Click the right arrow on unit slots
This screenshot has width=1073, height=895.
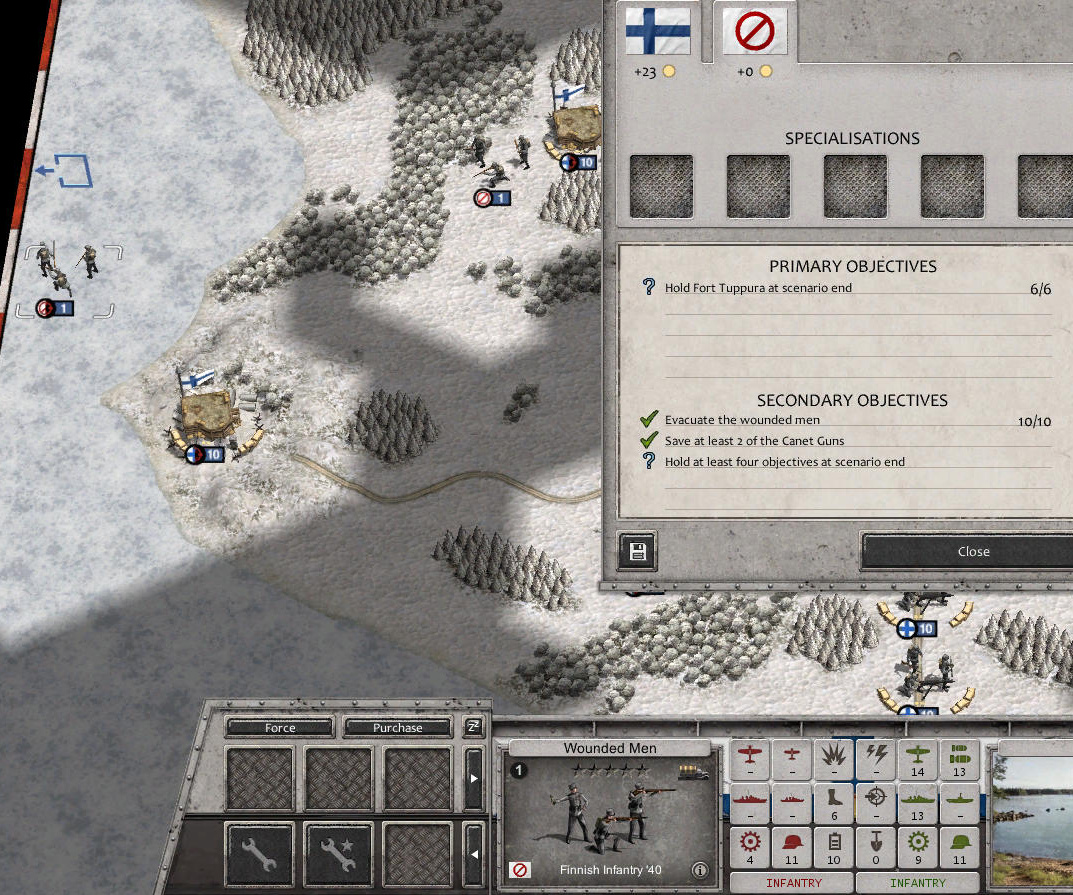pos(474,778)
